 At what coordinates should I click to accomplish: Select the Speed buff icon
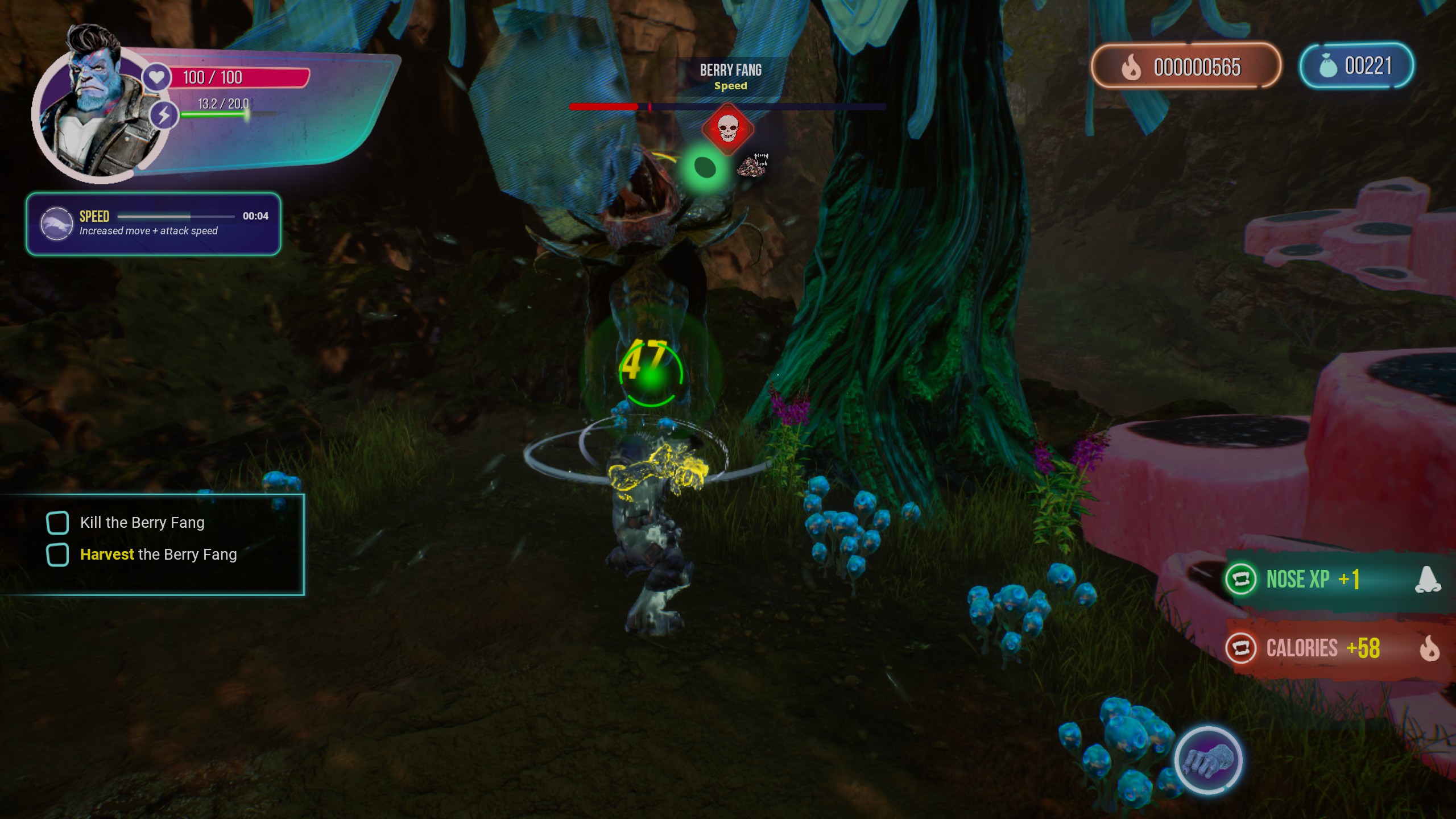click(56, 224)
